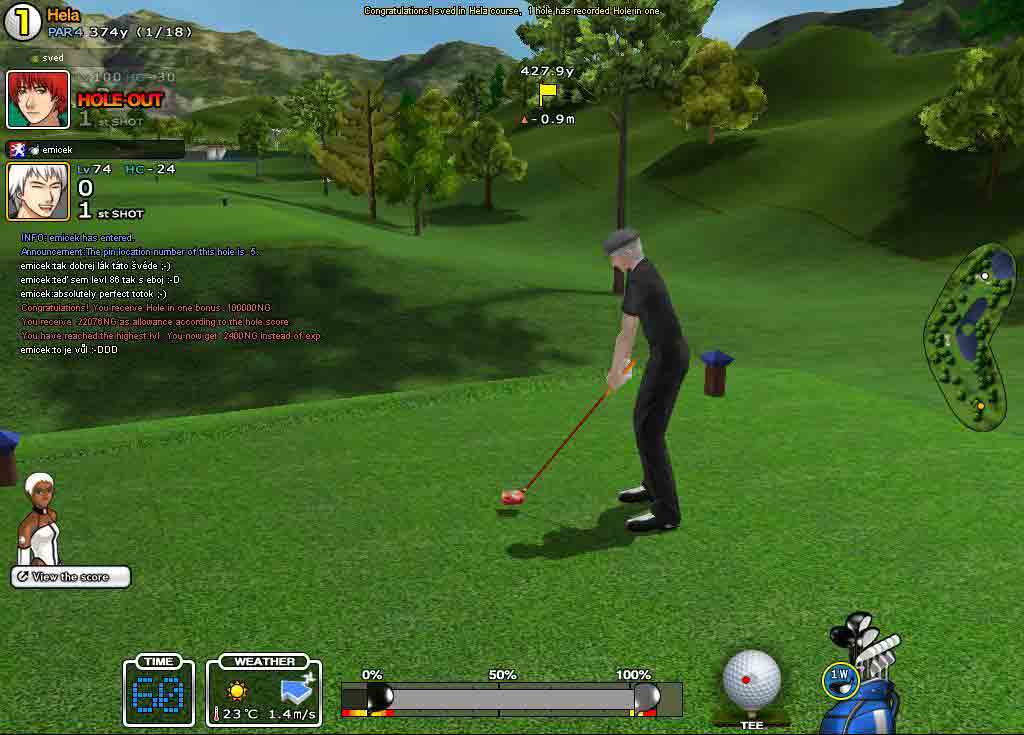Image resolution: width=1024 pixels, height=735 pixels.
Task: Click the caddie girl portrait
Action: [40, 520]
